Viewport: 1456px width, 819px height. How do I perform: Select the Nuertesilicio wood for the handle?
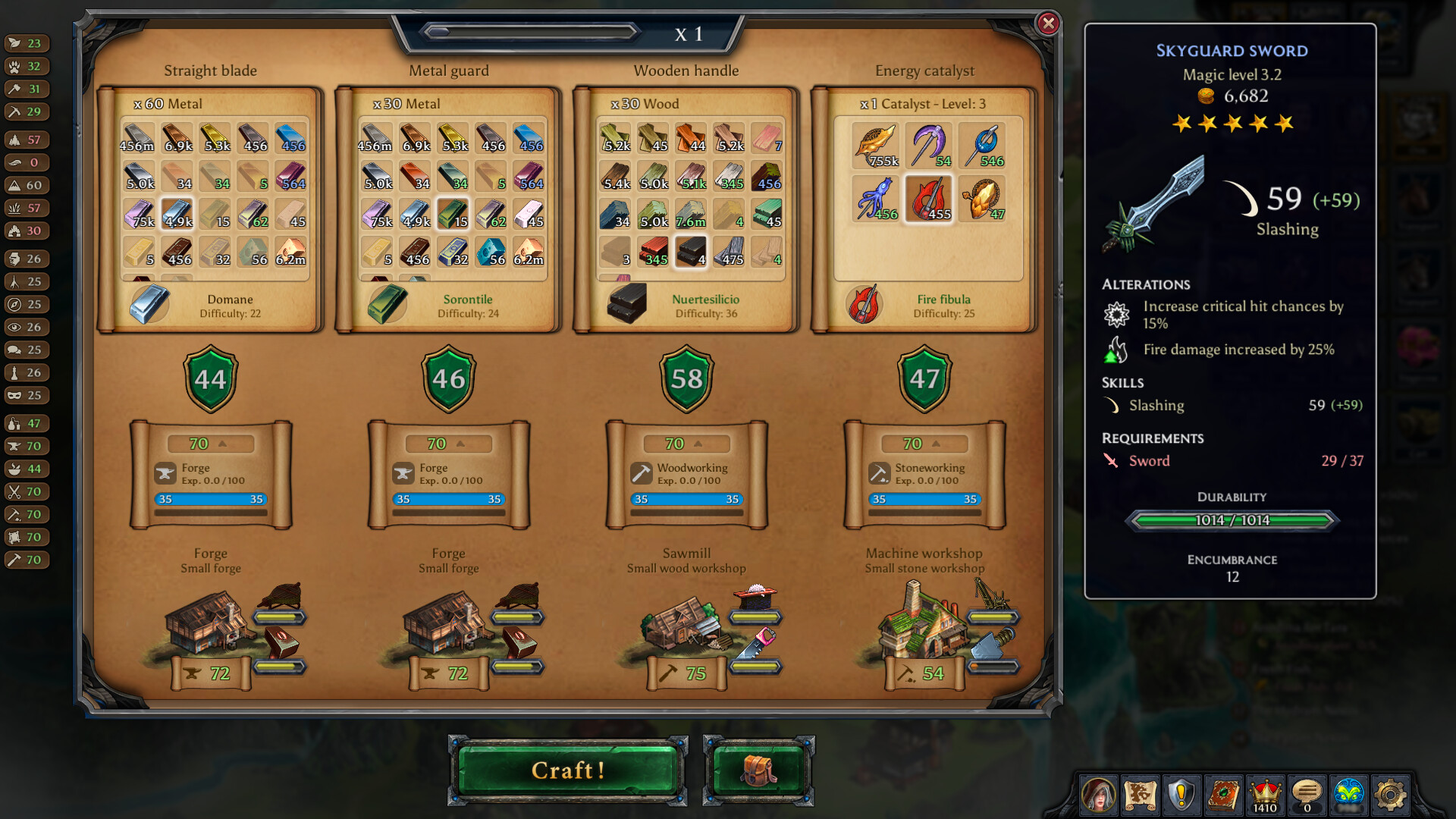[691, 252]
